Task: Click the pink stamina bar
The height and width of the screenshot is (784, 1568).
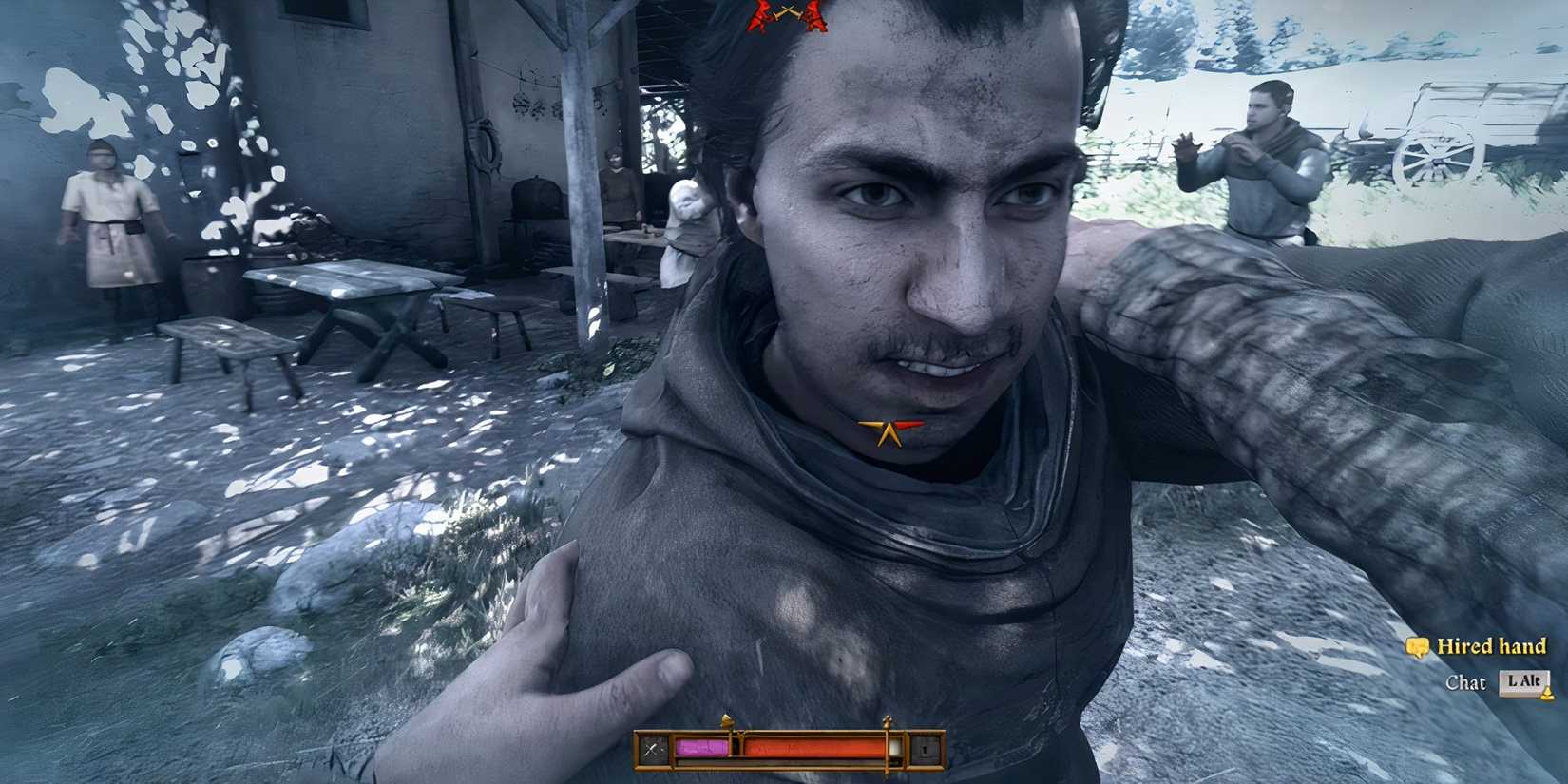Action: (701, 749)
